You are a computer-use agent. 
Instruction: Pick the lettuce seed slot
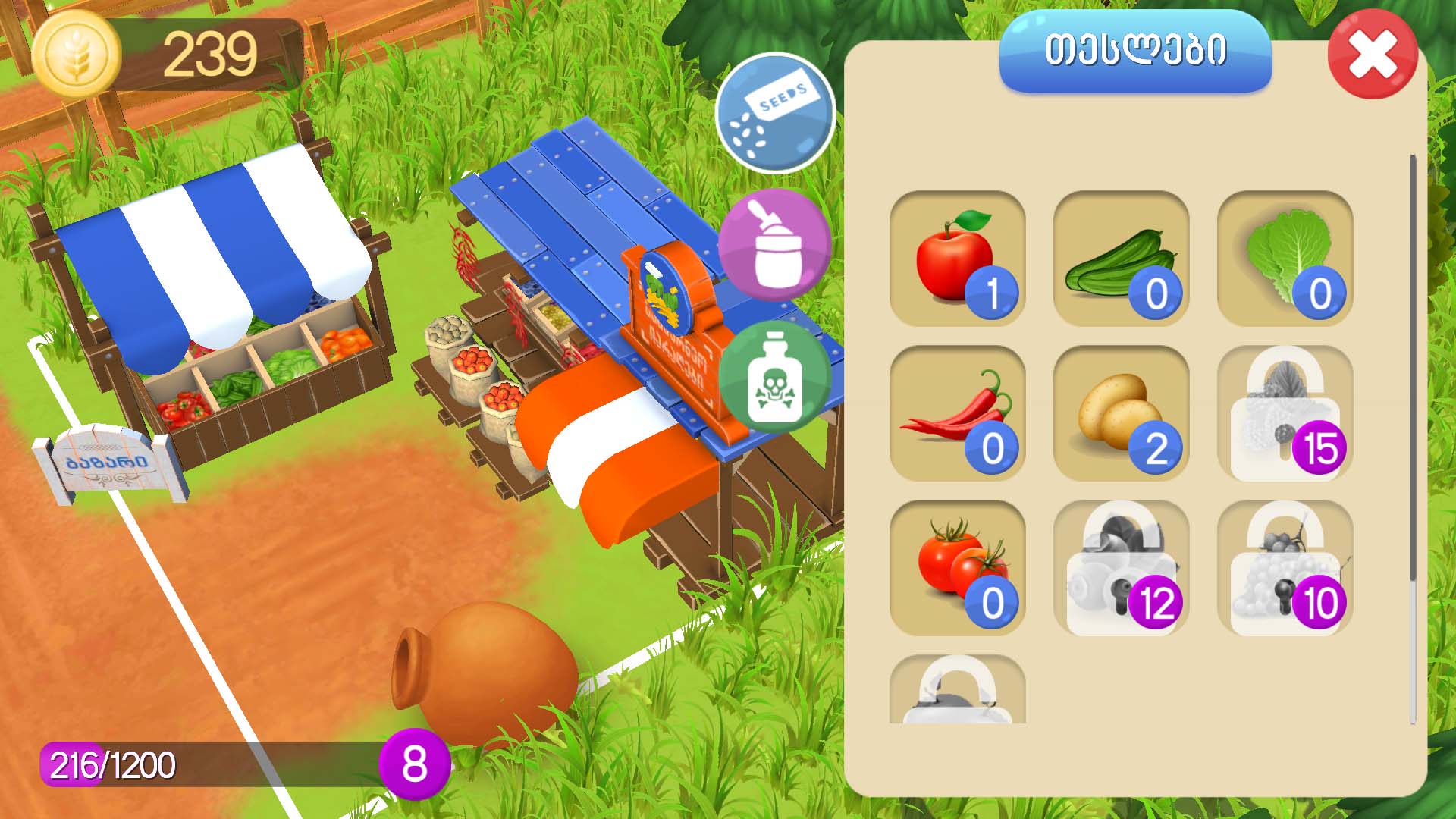(x=1285, y=259)
